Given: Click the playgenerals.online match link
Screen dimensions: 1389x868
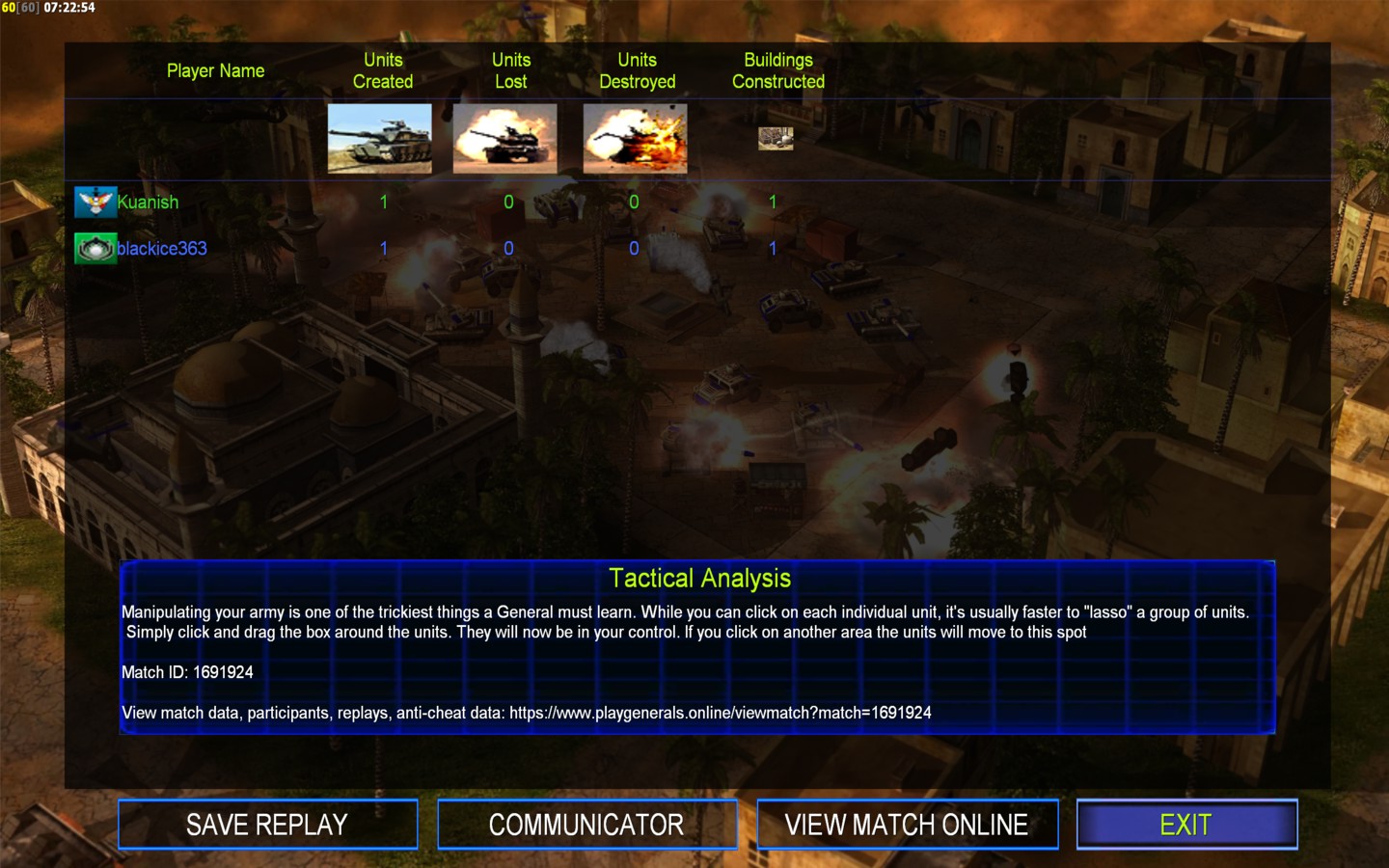Looking at the screenshot, I should pos(720,713).
